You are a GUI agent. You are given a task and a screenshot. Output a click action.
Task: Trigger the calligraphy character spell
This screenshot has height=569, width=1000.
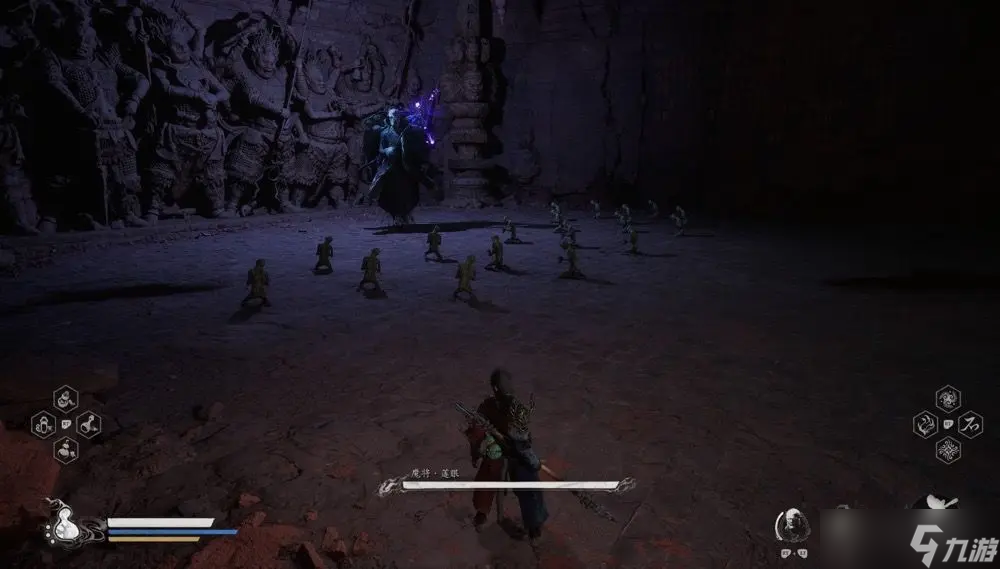coord(969,425)
